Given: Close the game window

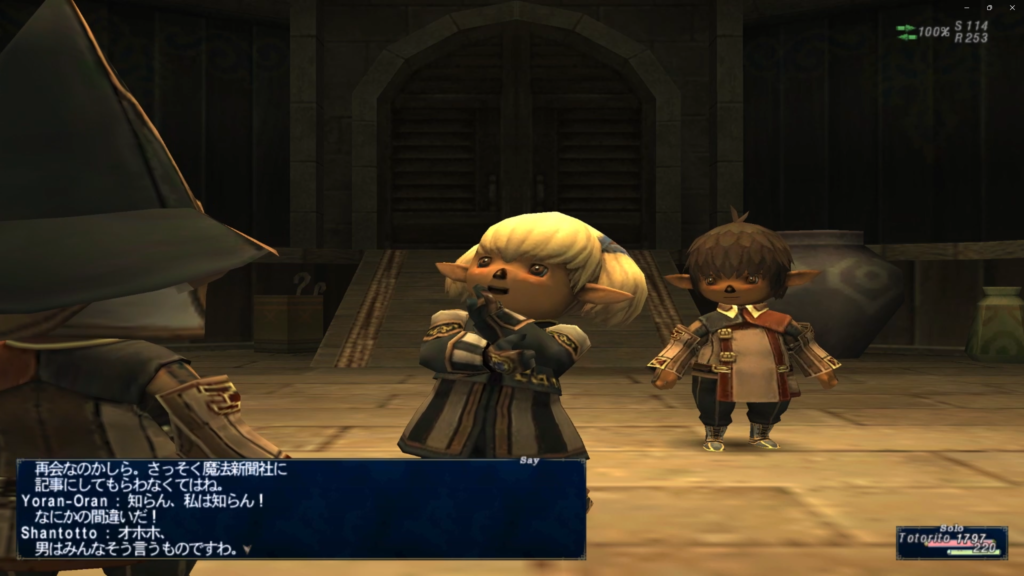Looking at the screenshot, I should [1012, 7].
